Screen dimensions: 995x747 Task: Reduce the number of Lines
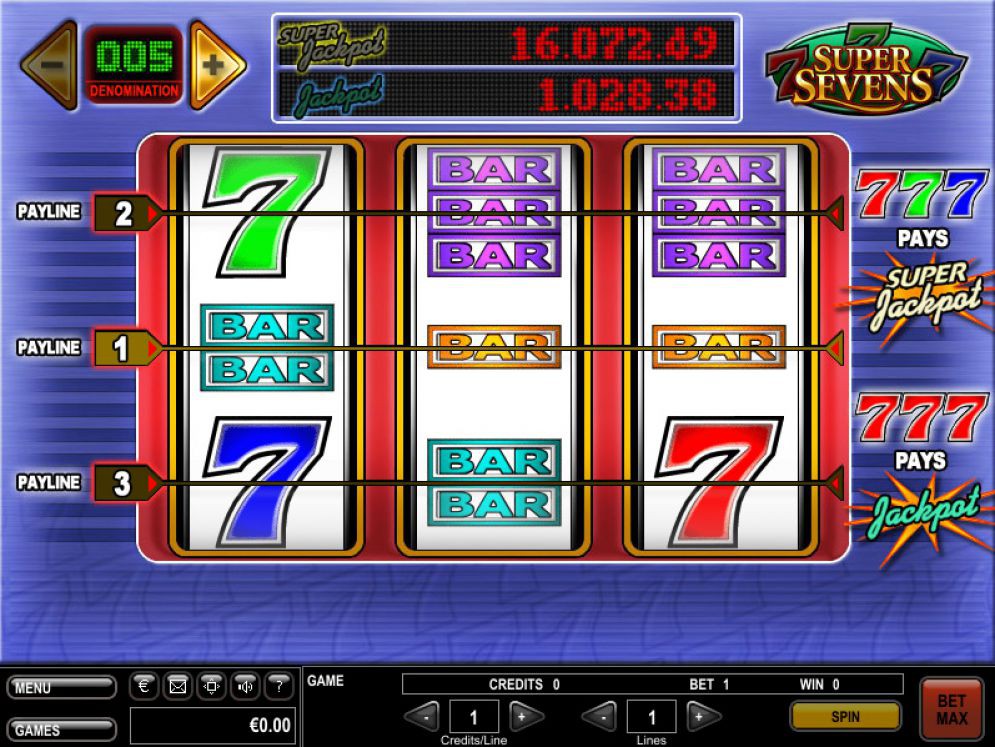point(600,716)
